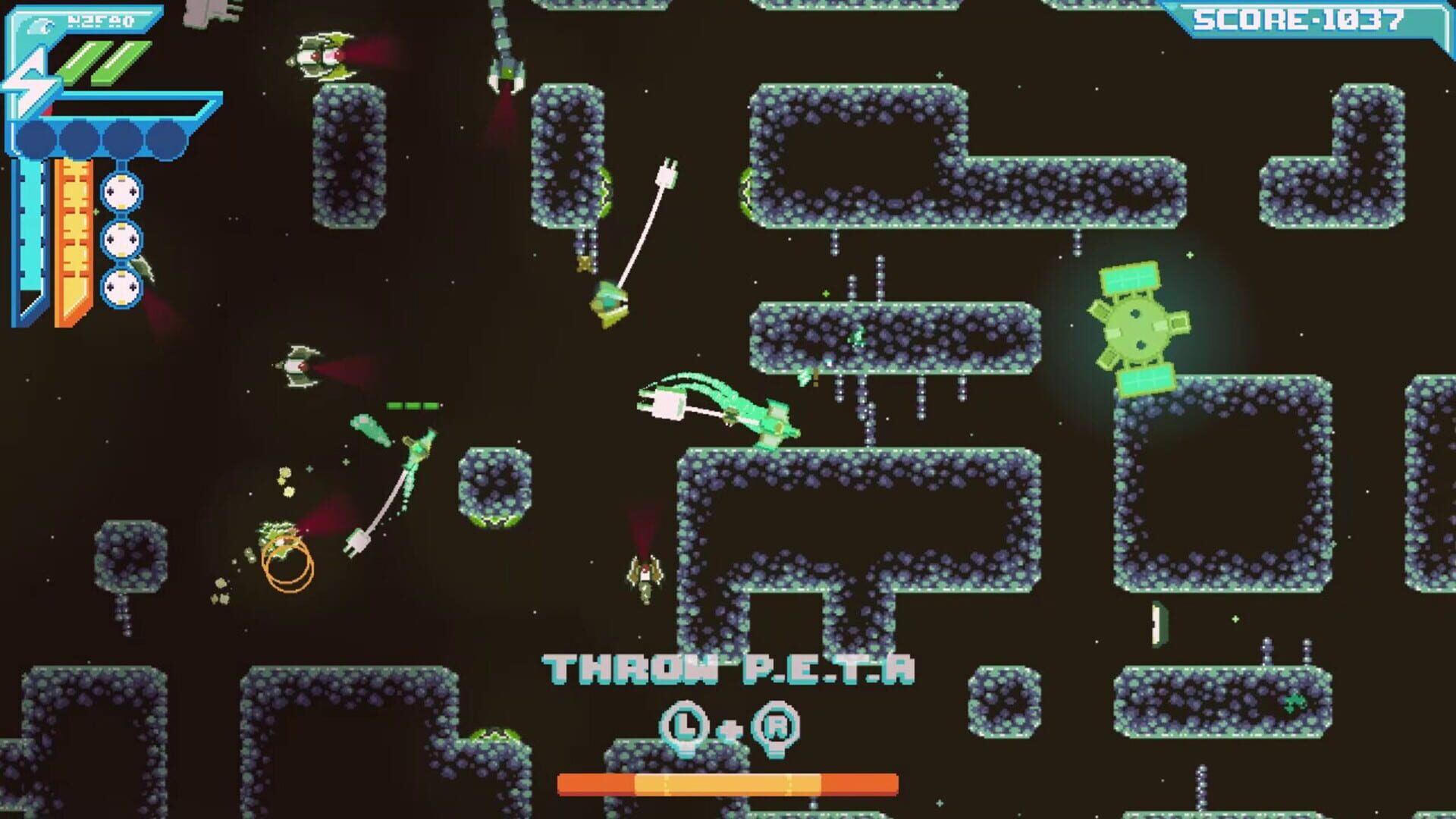1456x819 pixels.
Task: Toggle the first blue circular slot on the HUD
Action: coord(38,137)
